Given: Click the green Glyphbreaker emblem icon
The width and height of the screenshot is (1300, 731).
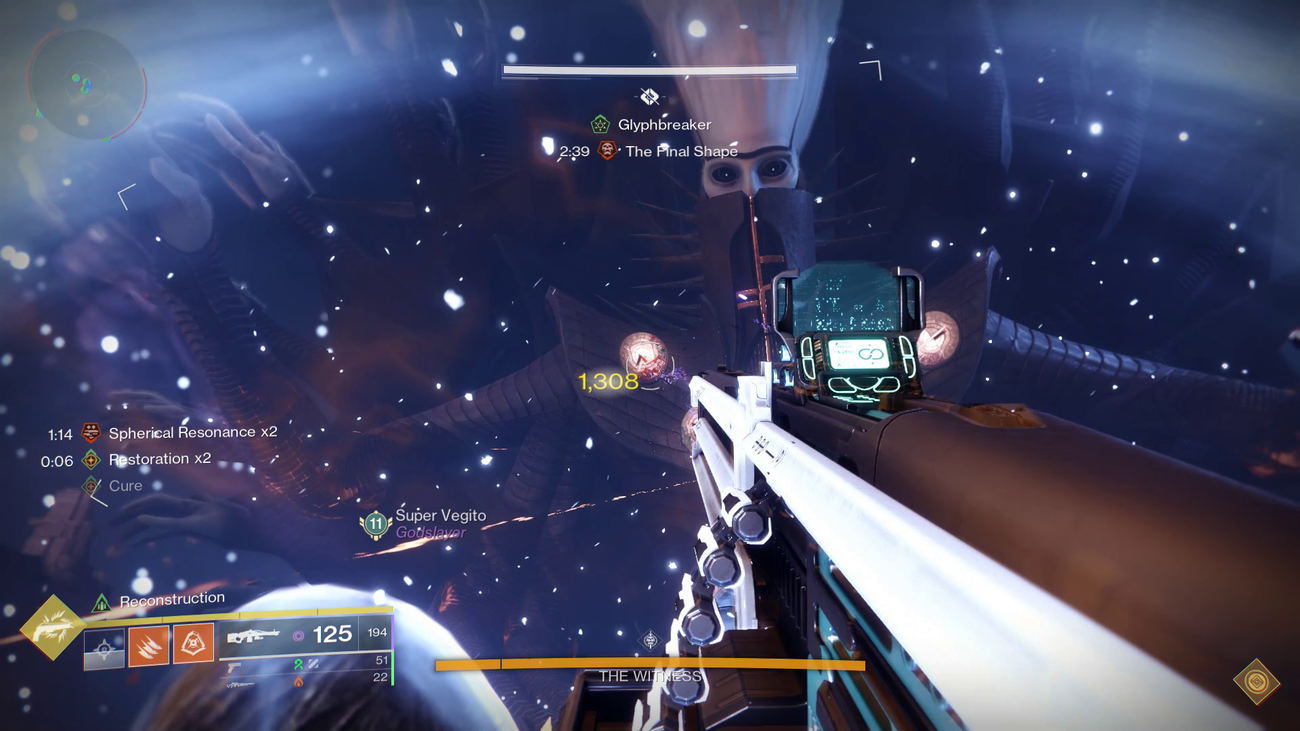Looking at the screenshot, I should pyautogui.click(x=598, y=123).
